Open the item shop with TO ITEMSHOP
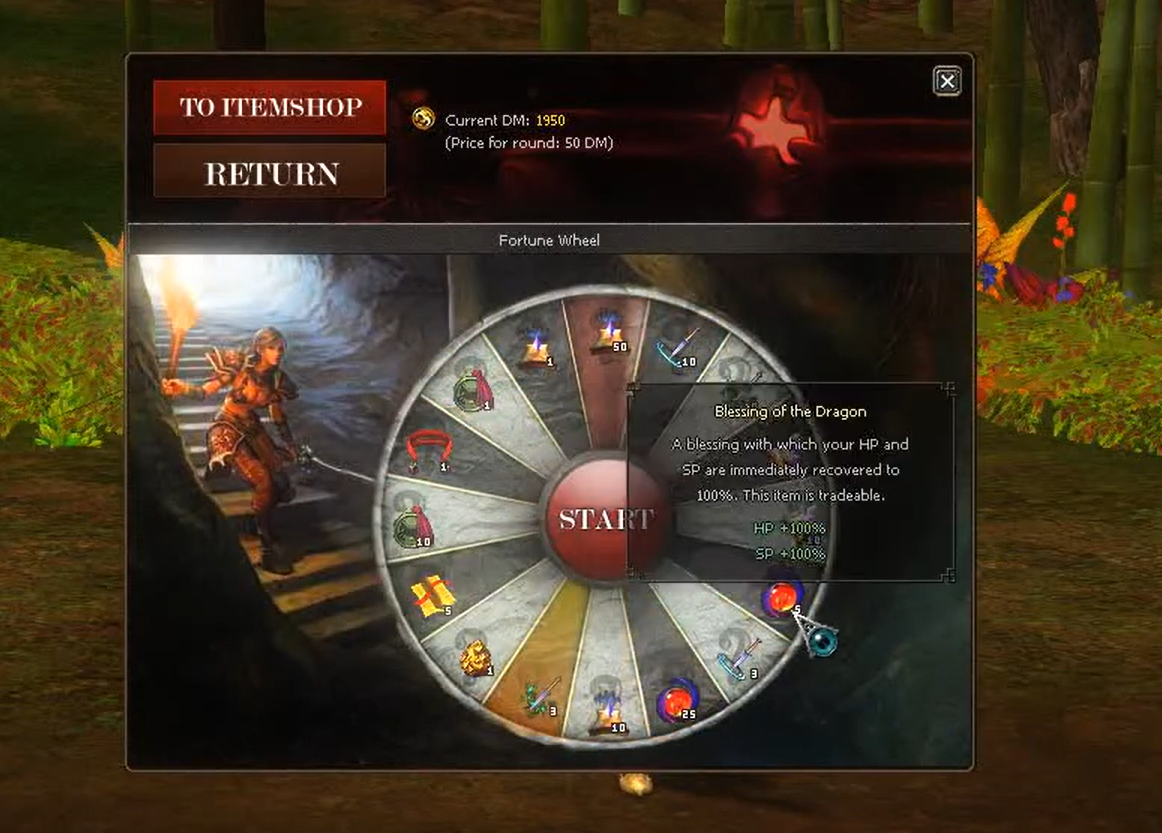 pos(269,107)
